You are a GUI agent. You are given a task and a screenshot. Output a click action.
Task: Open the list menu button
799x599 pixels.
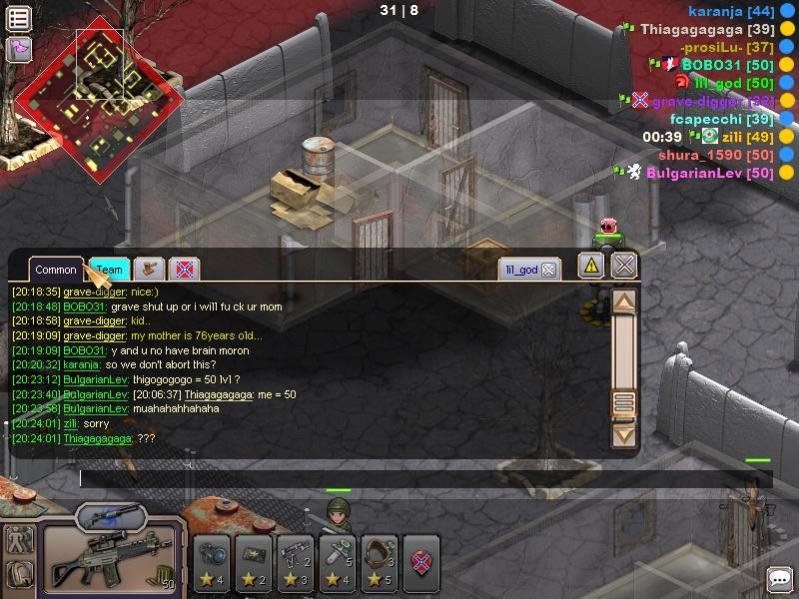(19, 18)
